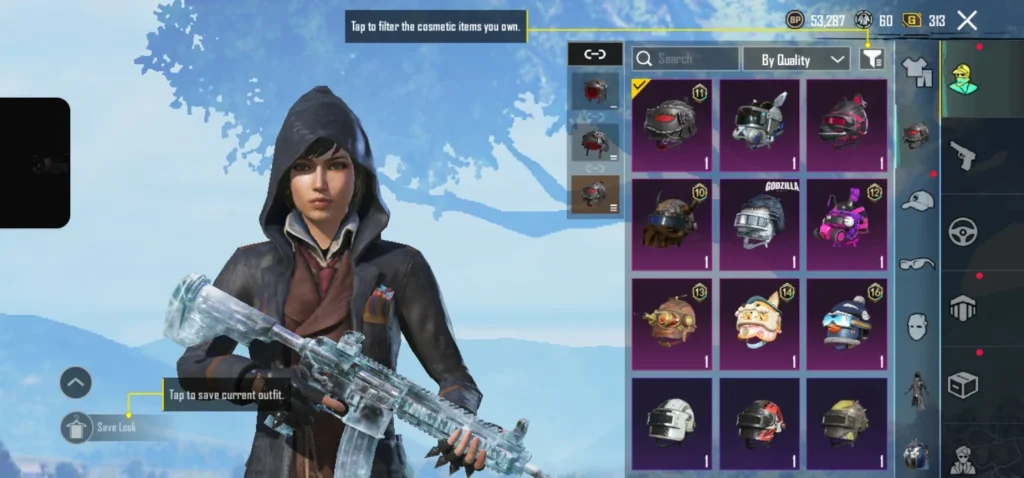Open the face mask category
Viewport: 1024px width, 478px height.
point(916,326)
